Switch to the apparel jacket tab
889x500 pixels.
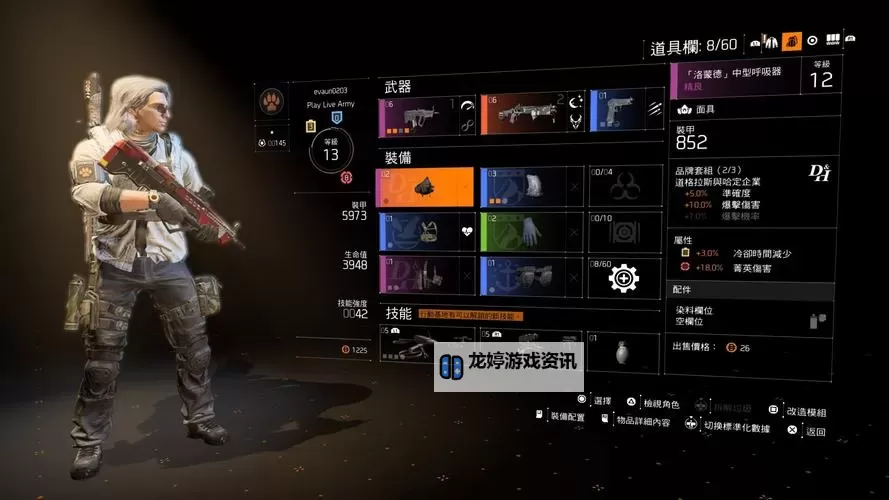[770, 41]
